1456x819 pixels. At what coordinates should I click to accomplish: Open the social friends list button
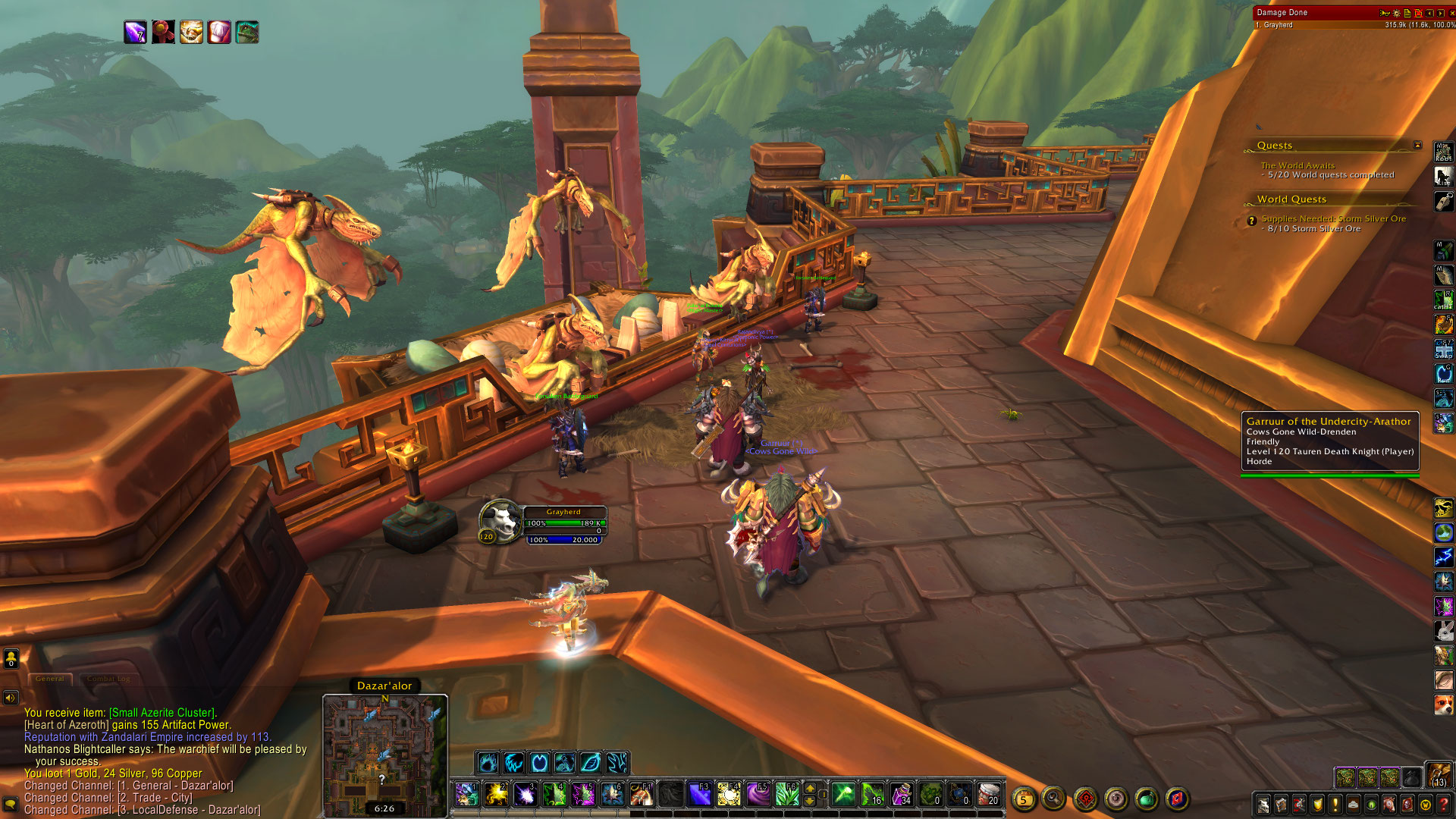pos(11,658)
